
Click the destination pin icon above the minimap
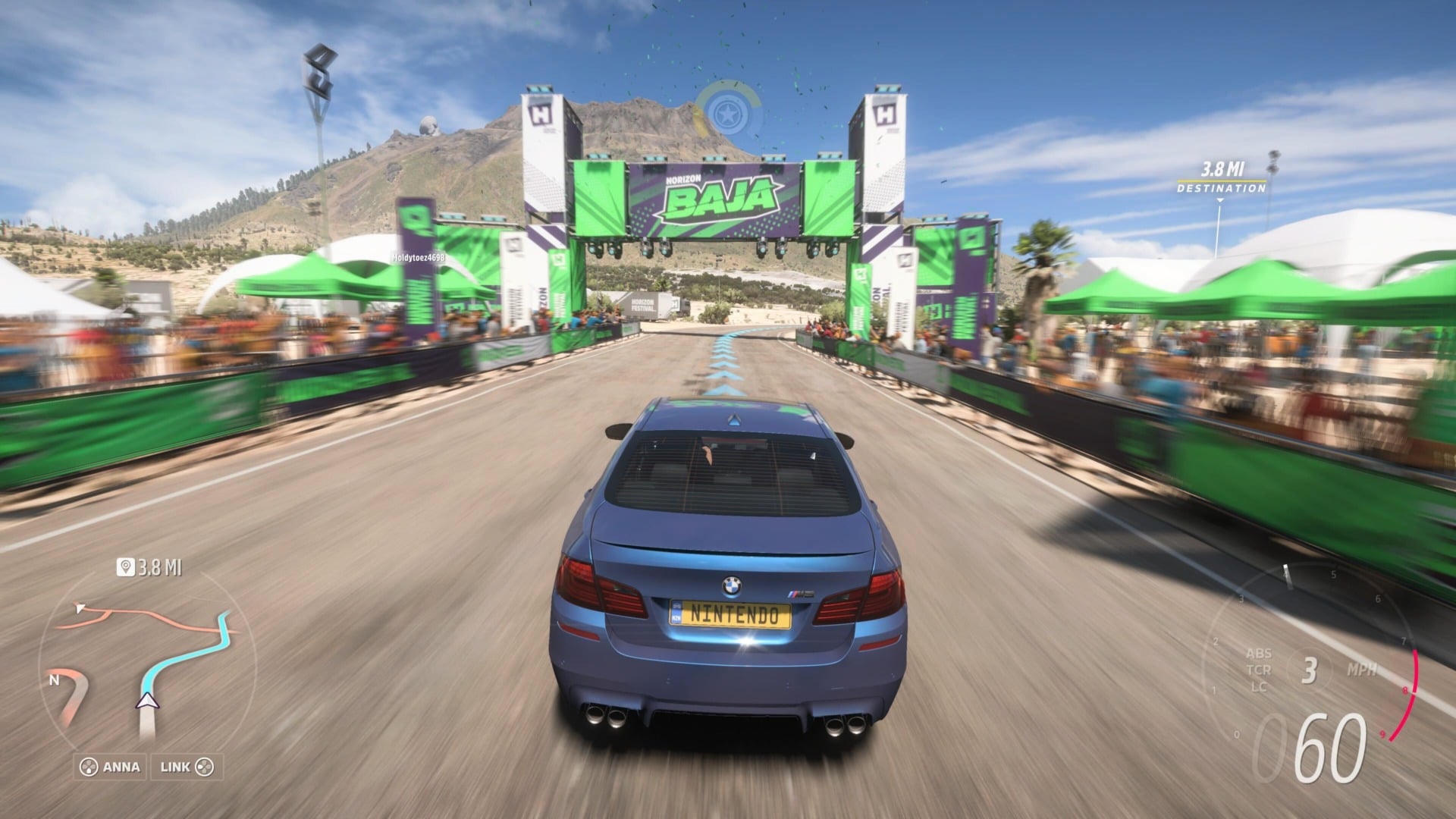coord(127,565)
